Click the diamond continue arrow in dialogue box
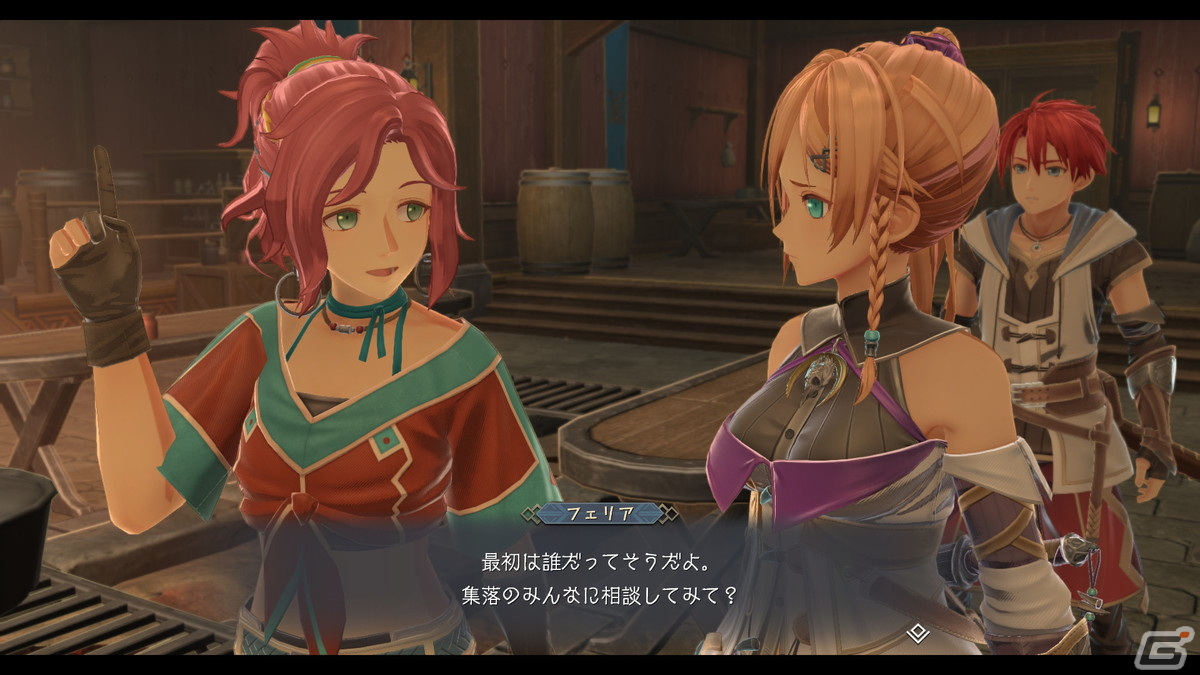Screen dimensions: 1200x675 (x=917, y=632)
